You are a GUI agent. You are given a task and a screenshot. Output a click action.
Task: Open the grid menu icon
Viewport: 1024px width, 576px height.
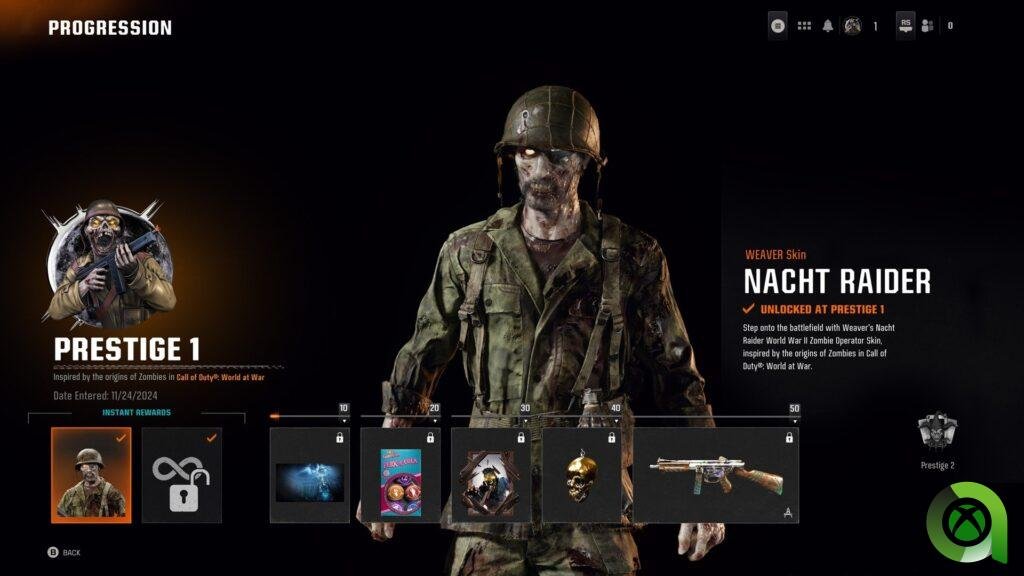[804, 26]
